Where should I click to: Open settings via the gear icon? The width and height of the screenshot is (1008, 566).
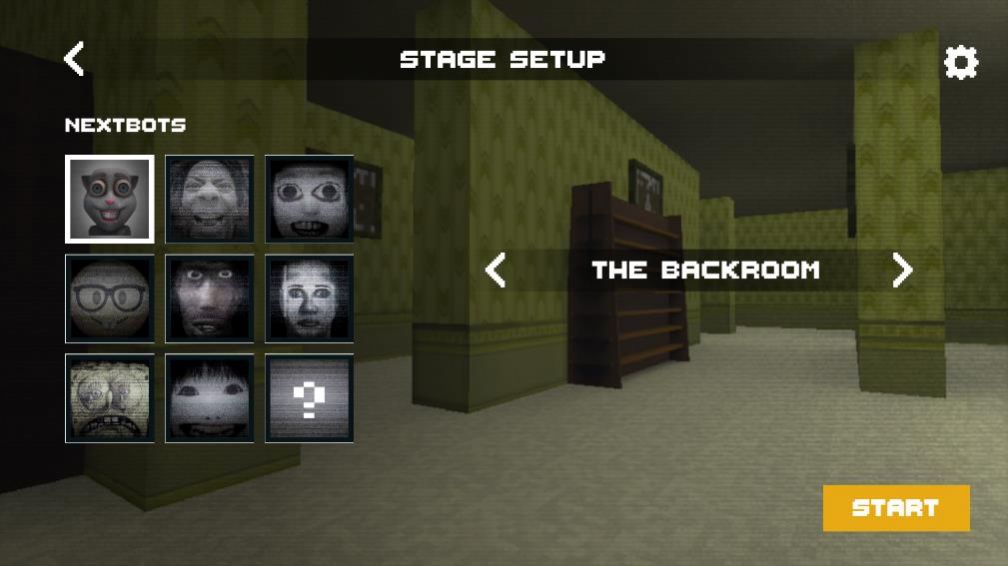pyautogui.click(x=961, y=63)
